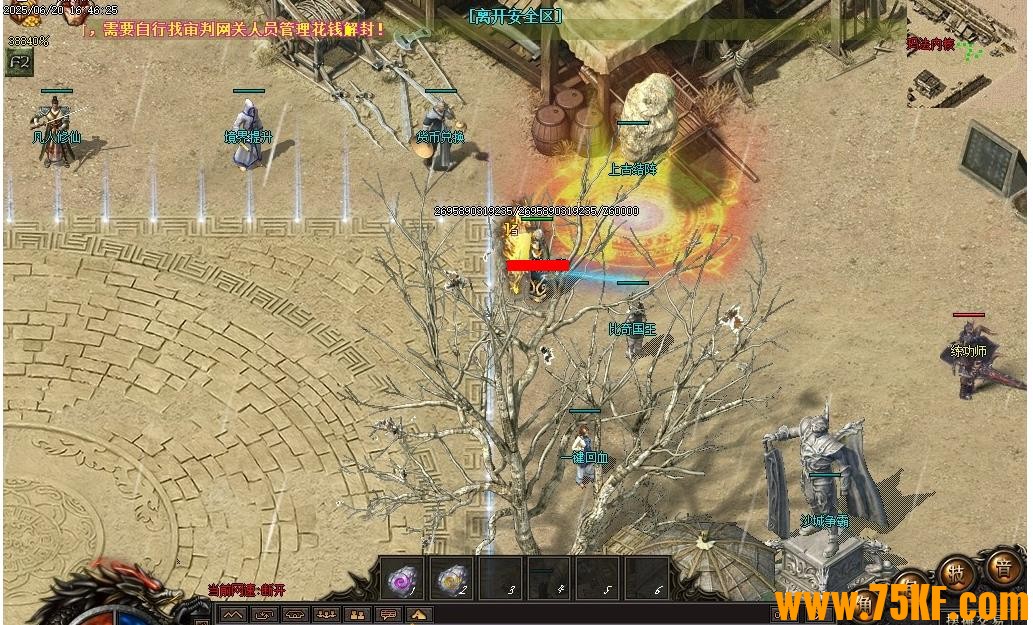Click the orange house icon on bottom bar
Viewport: 1033px width, 625px height.
pyautogui.click(x=419, y=615)
